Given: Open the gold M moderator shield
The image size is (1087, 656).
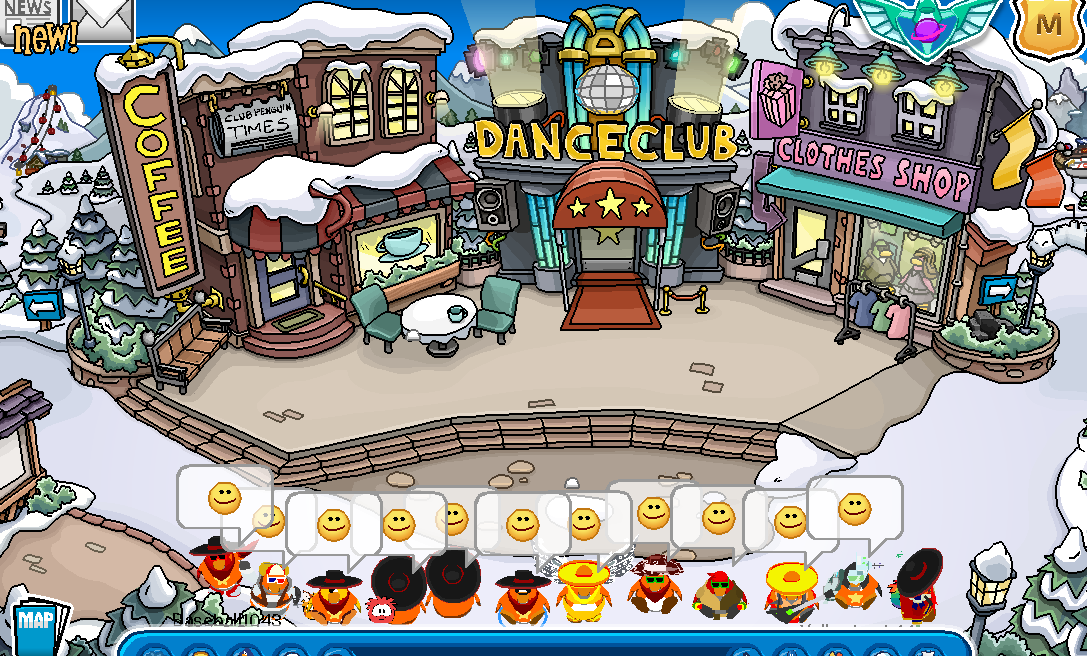Looking at the screenshot, I should [1049, 24].
